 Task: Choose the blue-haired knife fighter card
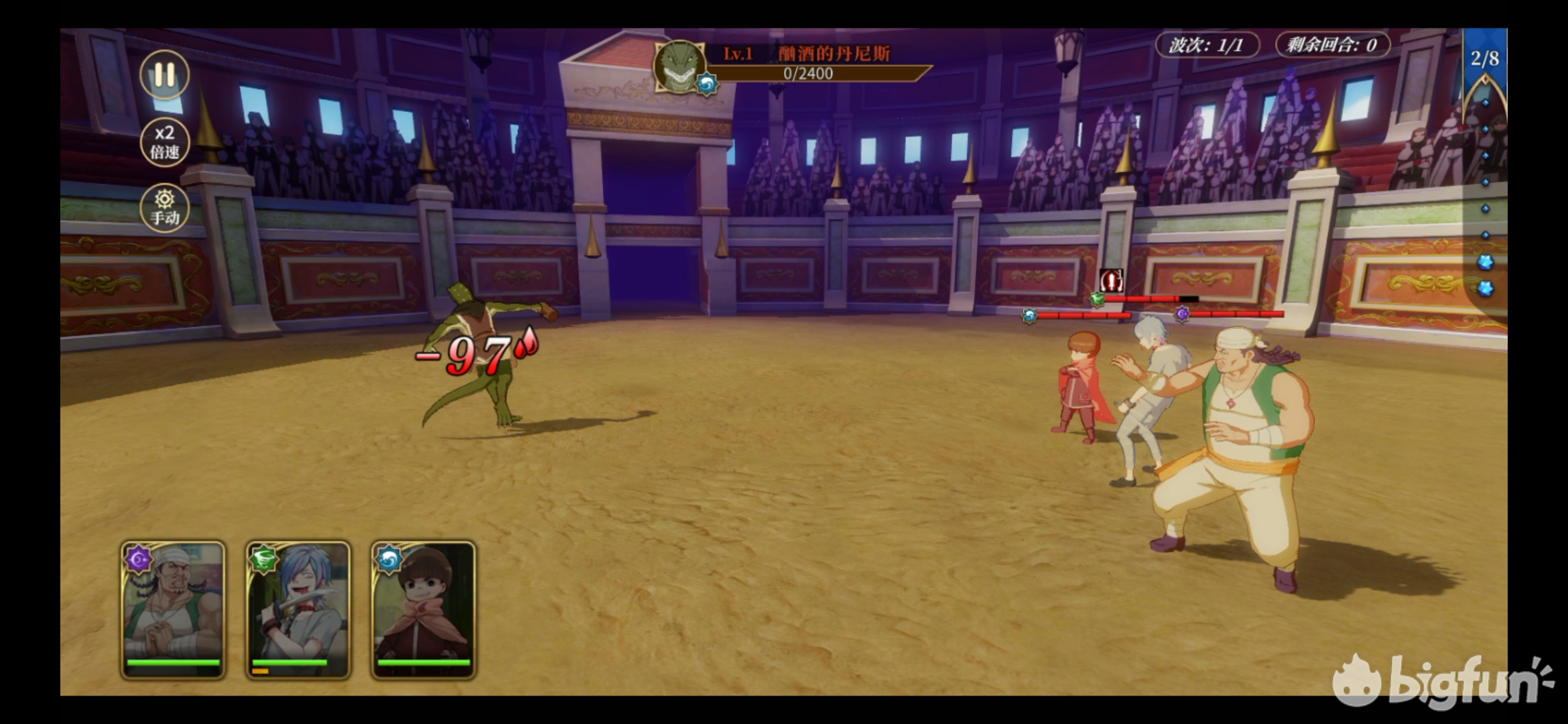[298, 609]
